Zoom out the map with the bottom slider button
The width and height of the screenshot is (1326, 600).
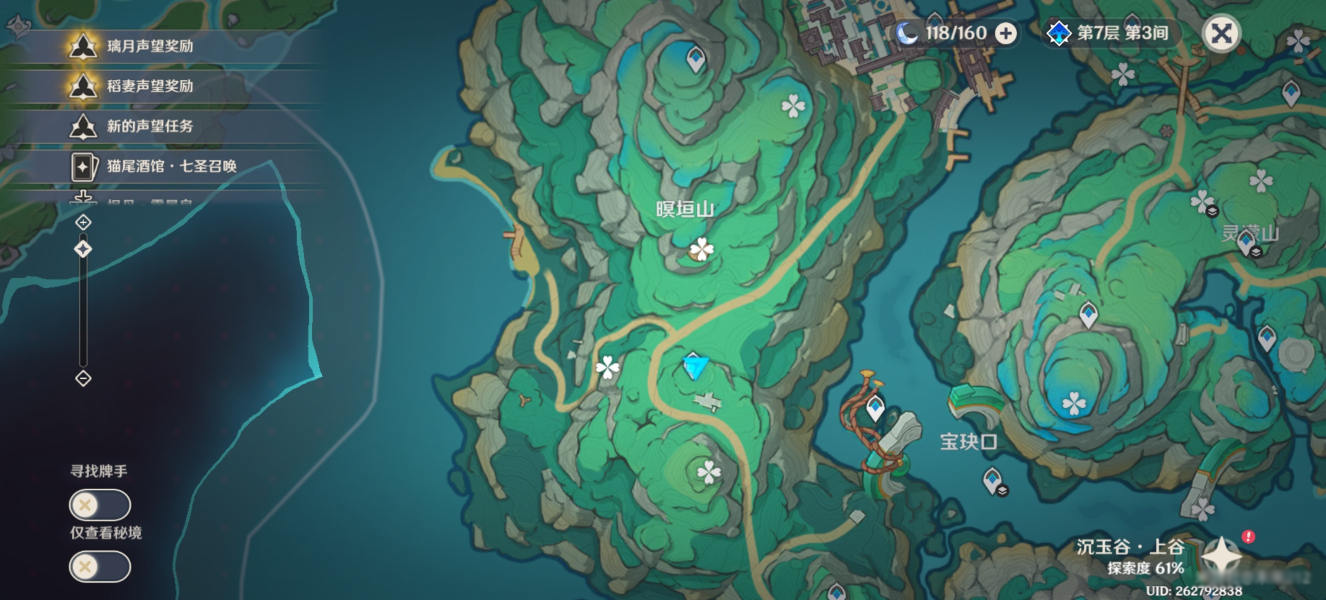(x=83, y=378)
